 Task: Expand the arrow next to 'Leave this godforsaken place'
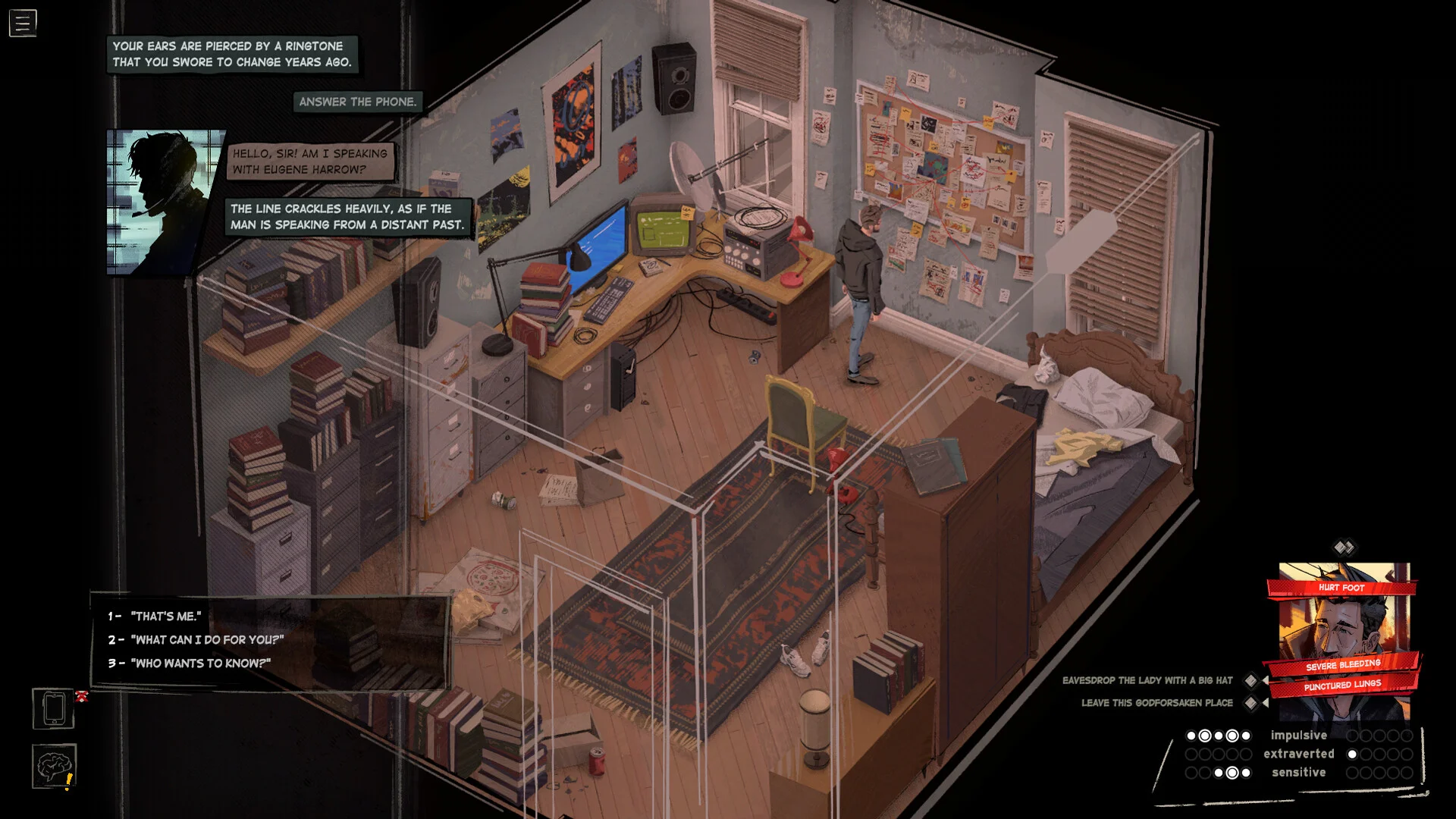coord(1266,703)
